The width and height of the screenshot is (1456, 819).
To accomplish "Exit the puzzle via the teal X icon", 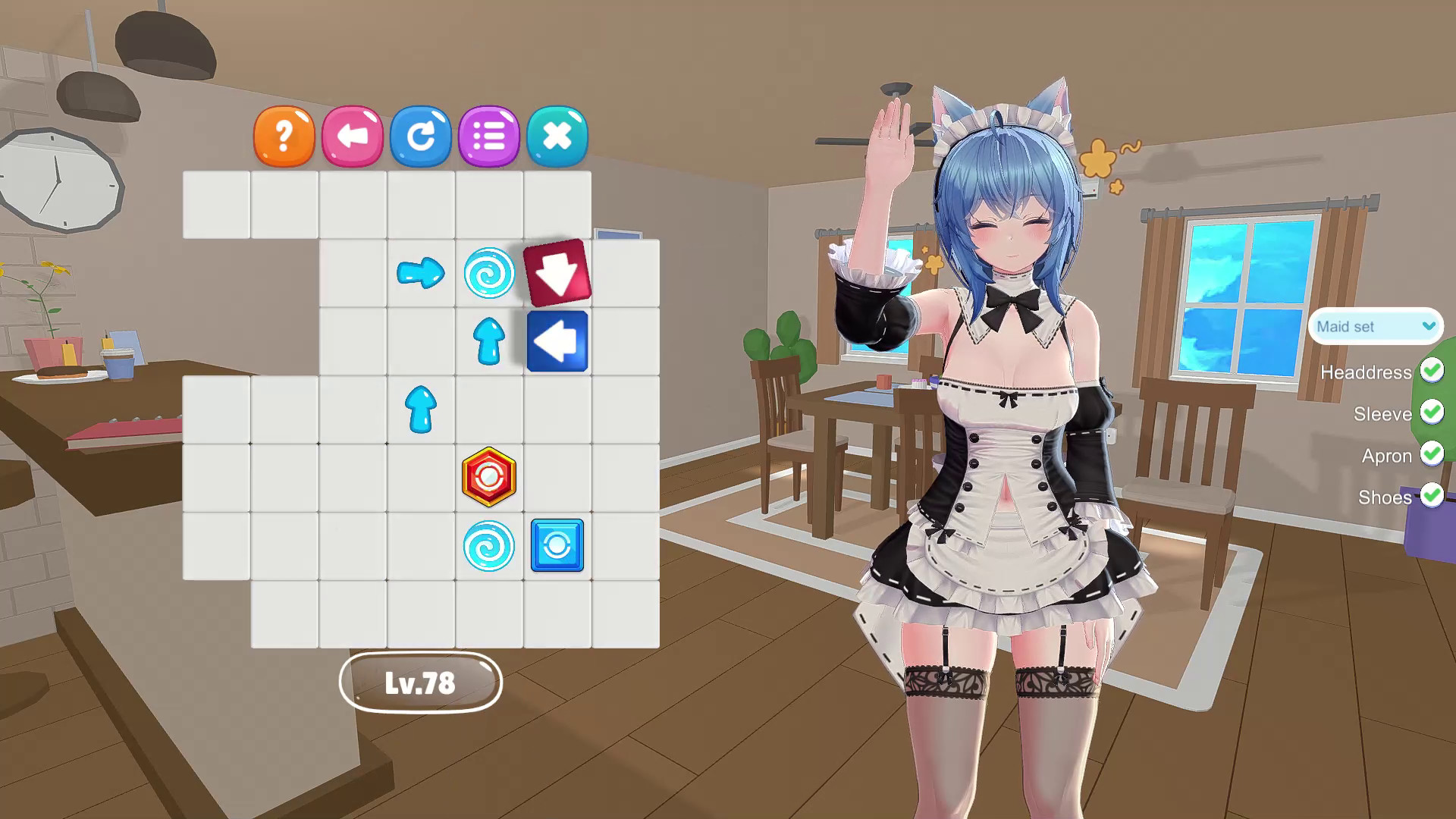I will 557,136.
